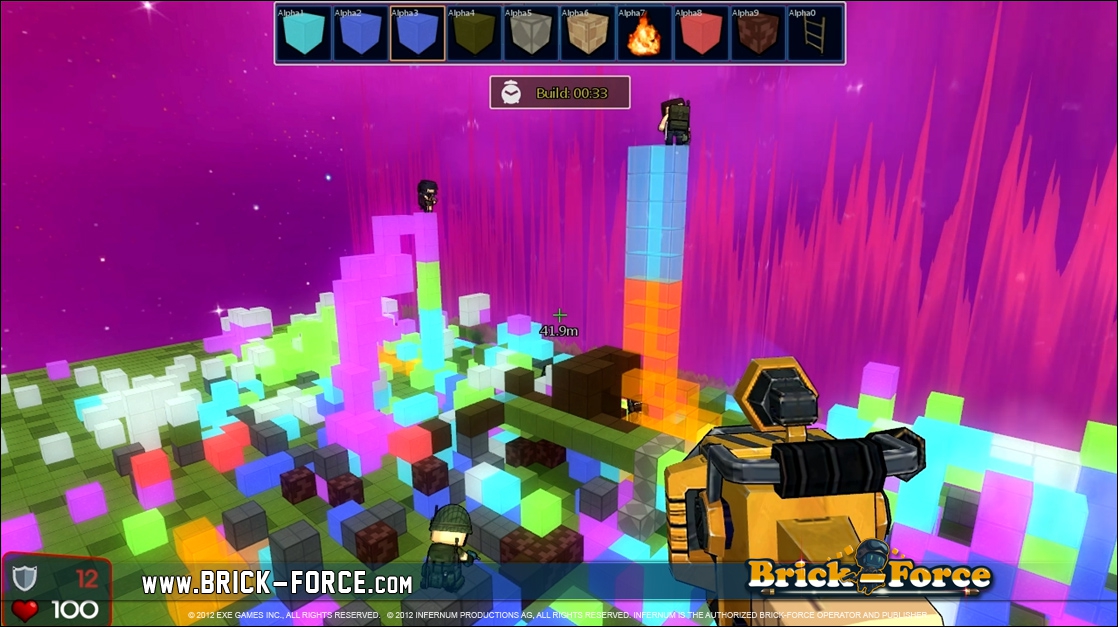Open the www.BRICK-FORCE.com link

pos(277,583)
